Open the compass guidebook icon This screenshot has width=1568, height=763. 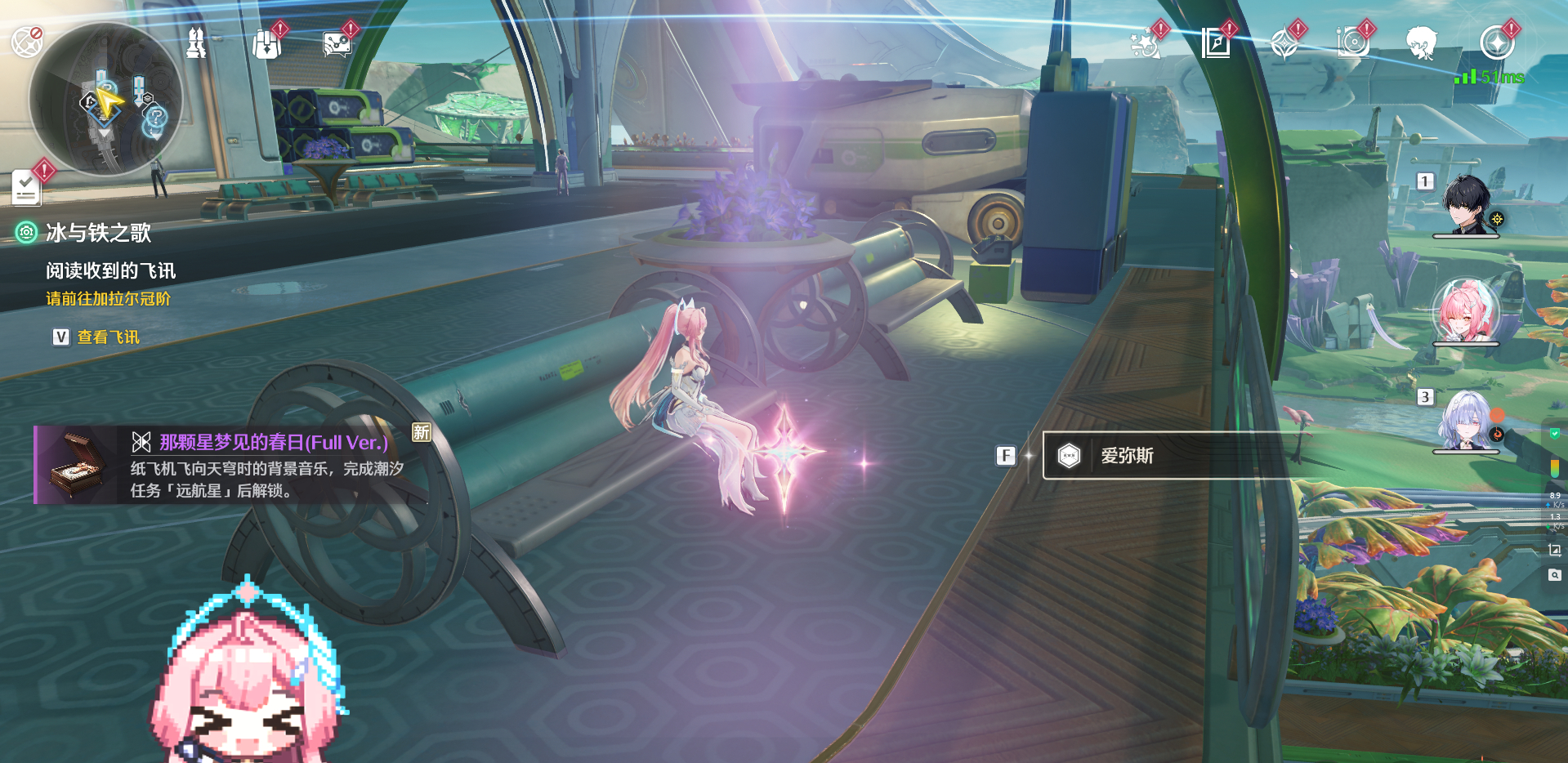click(x=1216, y=43)
